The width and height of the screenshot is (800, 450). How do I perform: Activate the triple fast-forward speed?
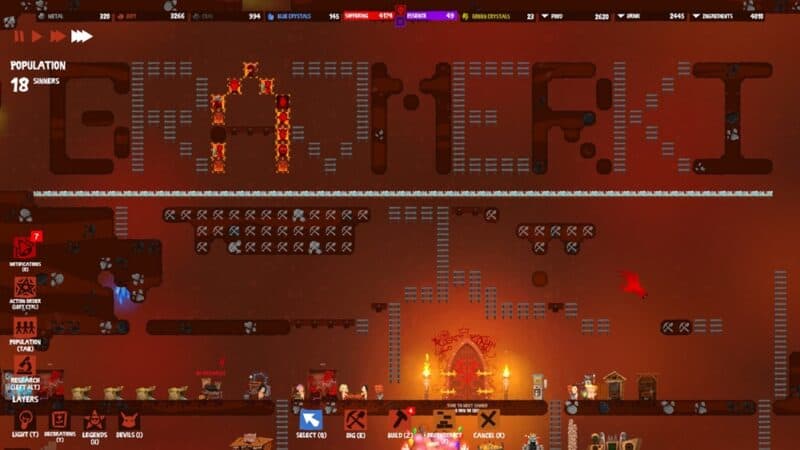81,36
